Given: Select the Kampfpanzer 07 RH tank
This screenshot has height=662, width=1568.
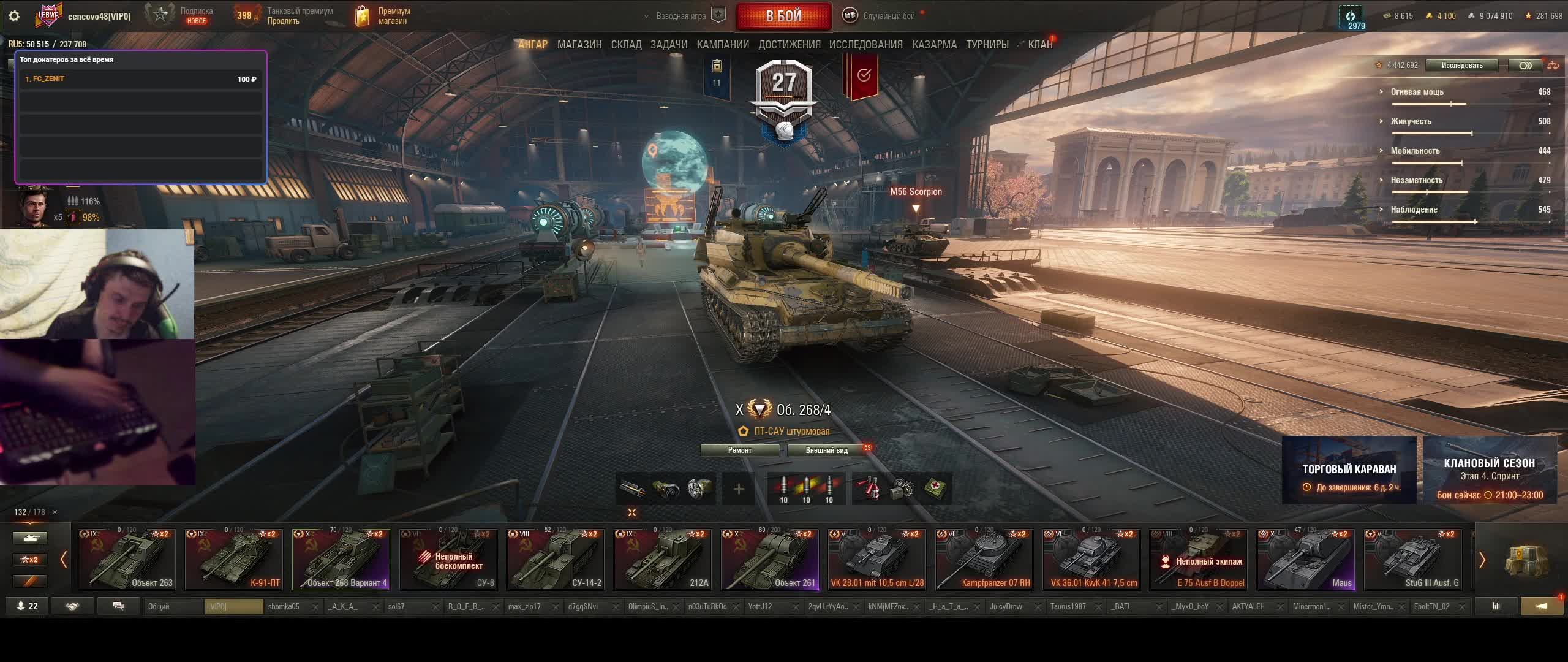Looking at the screenshot, I should click(984, 559).
